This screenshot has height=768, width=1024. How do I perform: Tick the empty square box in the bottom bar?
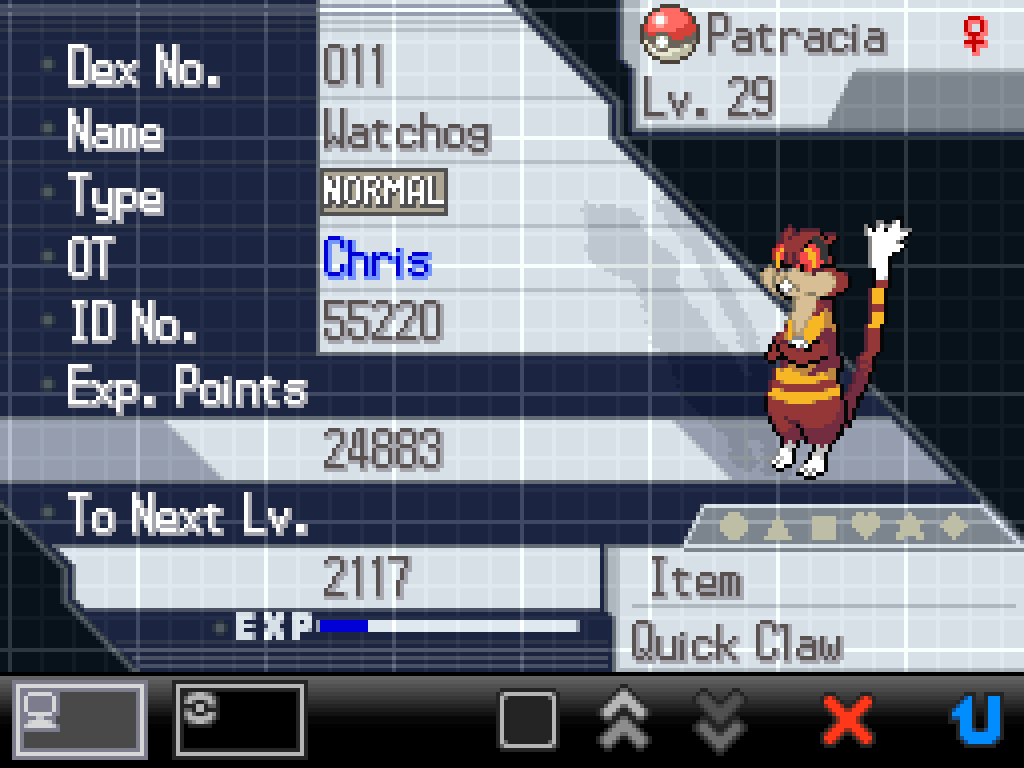(527, 718)
